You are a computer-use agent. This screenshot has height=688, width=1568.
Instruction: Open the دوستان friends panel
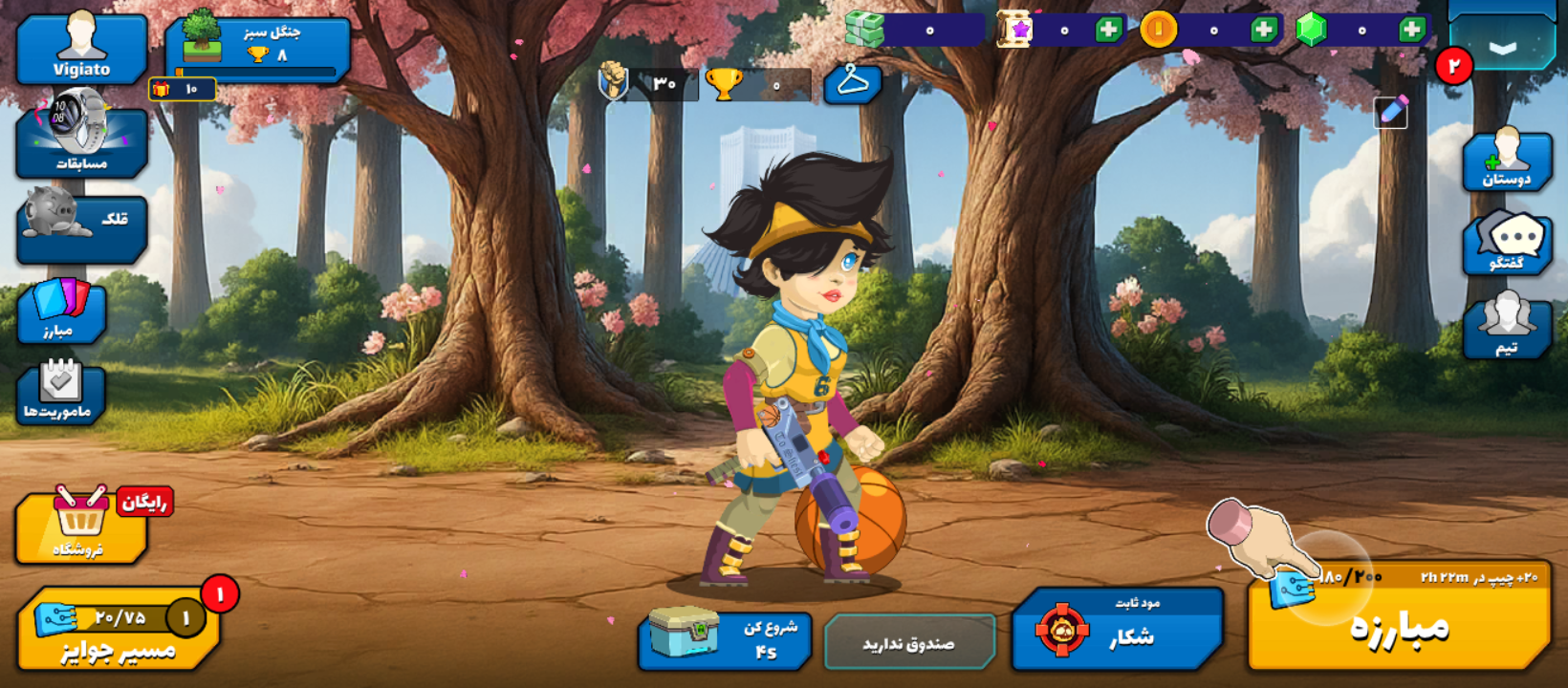(x=1507, y=161)
